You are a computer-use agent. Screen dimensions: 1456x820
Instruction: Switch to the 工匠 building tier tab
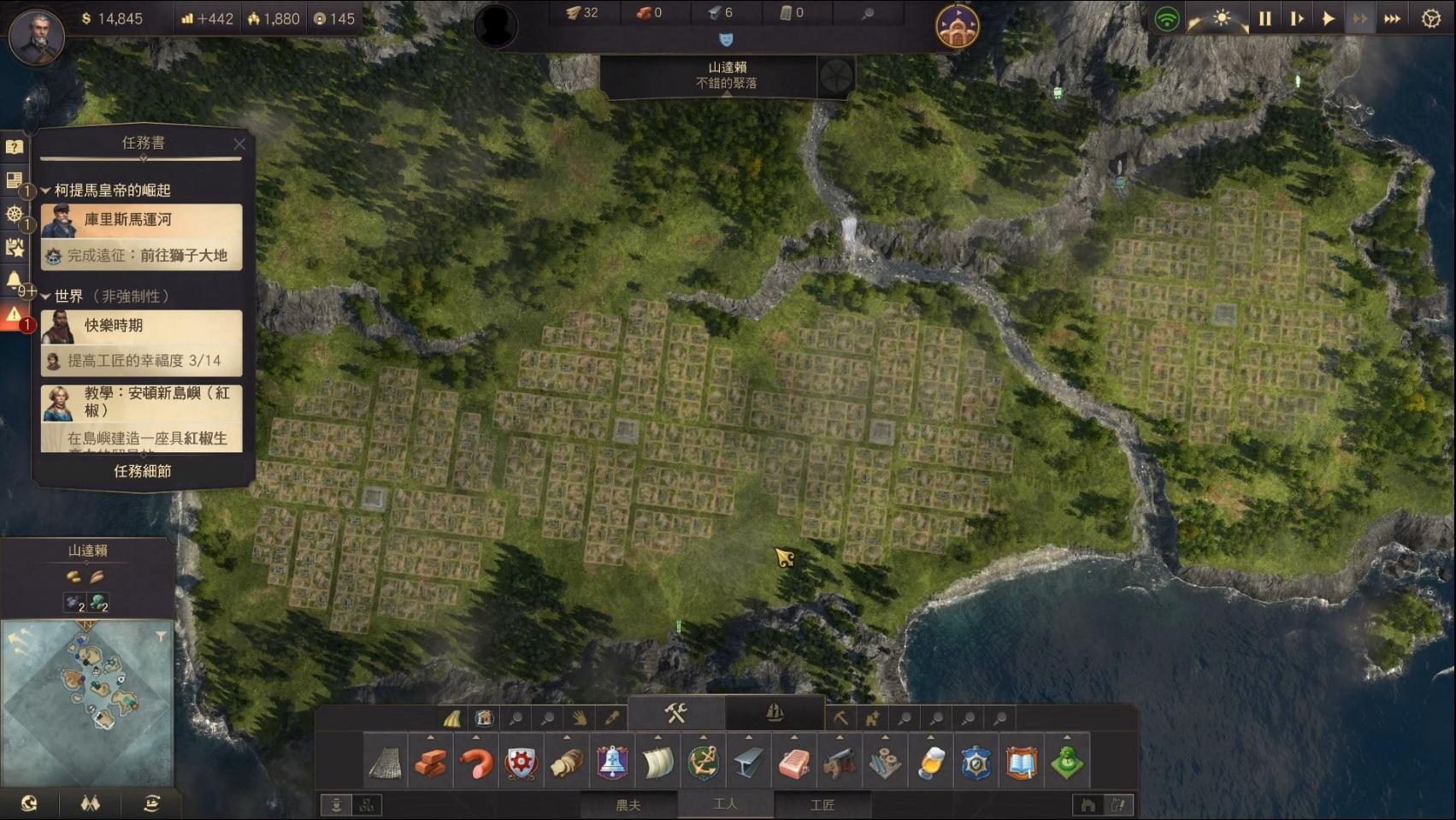coord(823,805)
